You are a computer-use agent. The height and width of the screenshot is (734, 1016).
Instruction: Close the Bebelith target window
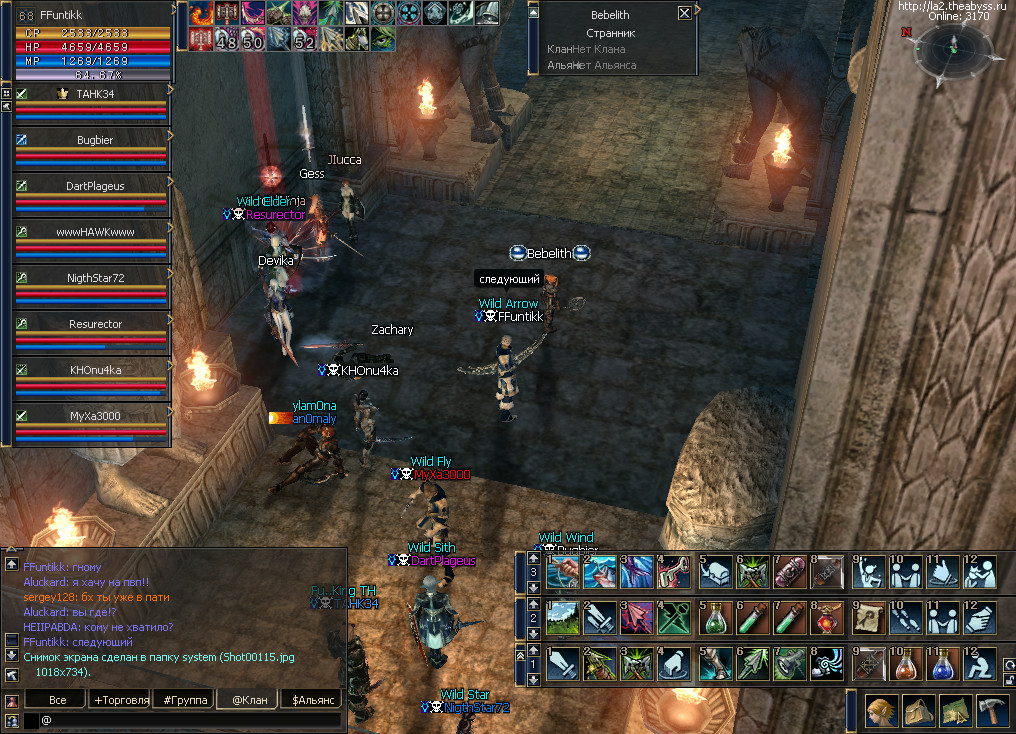point(684,13)
